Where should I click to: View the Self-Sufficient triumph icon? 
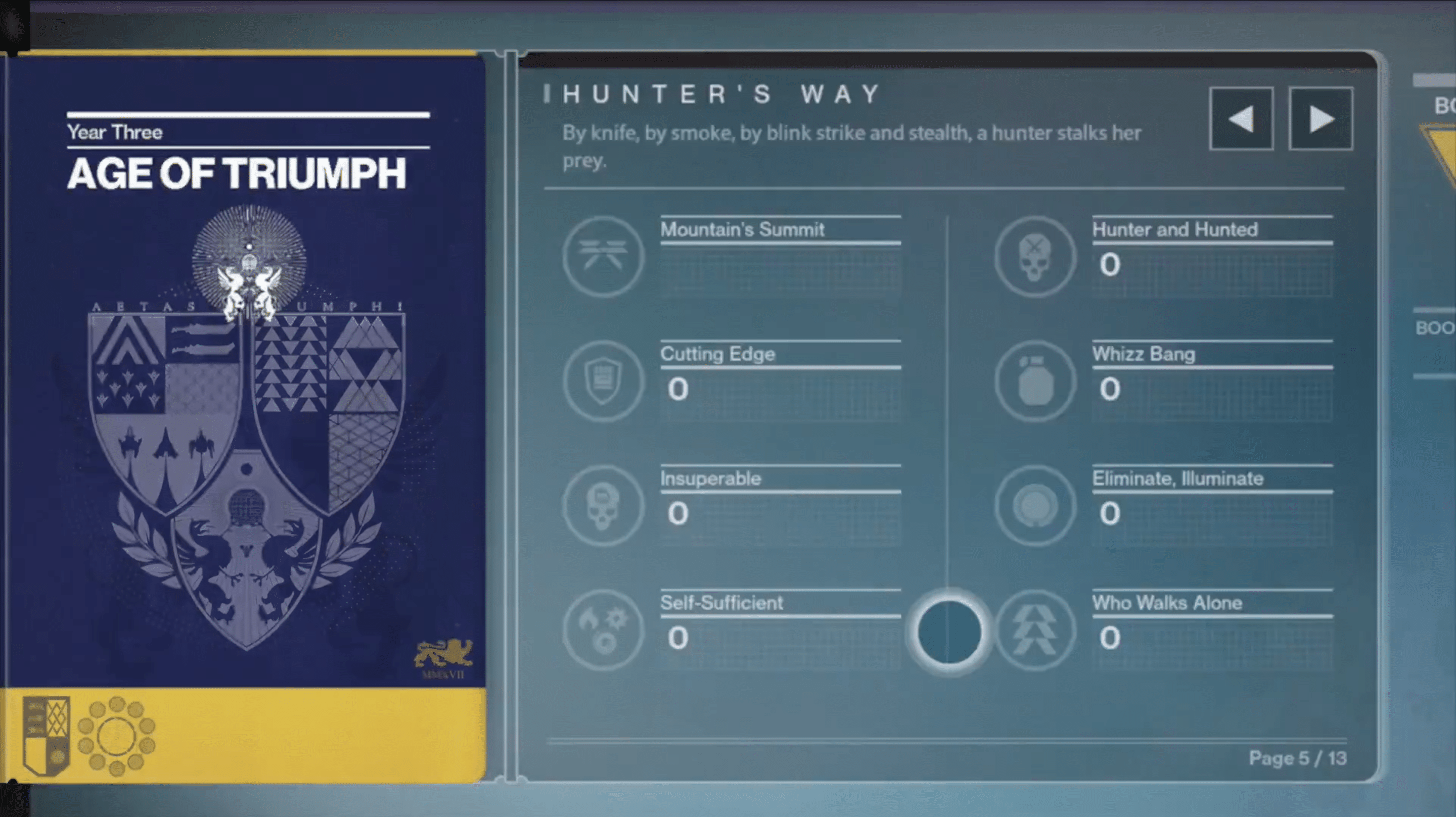coord(603,630)
